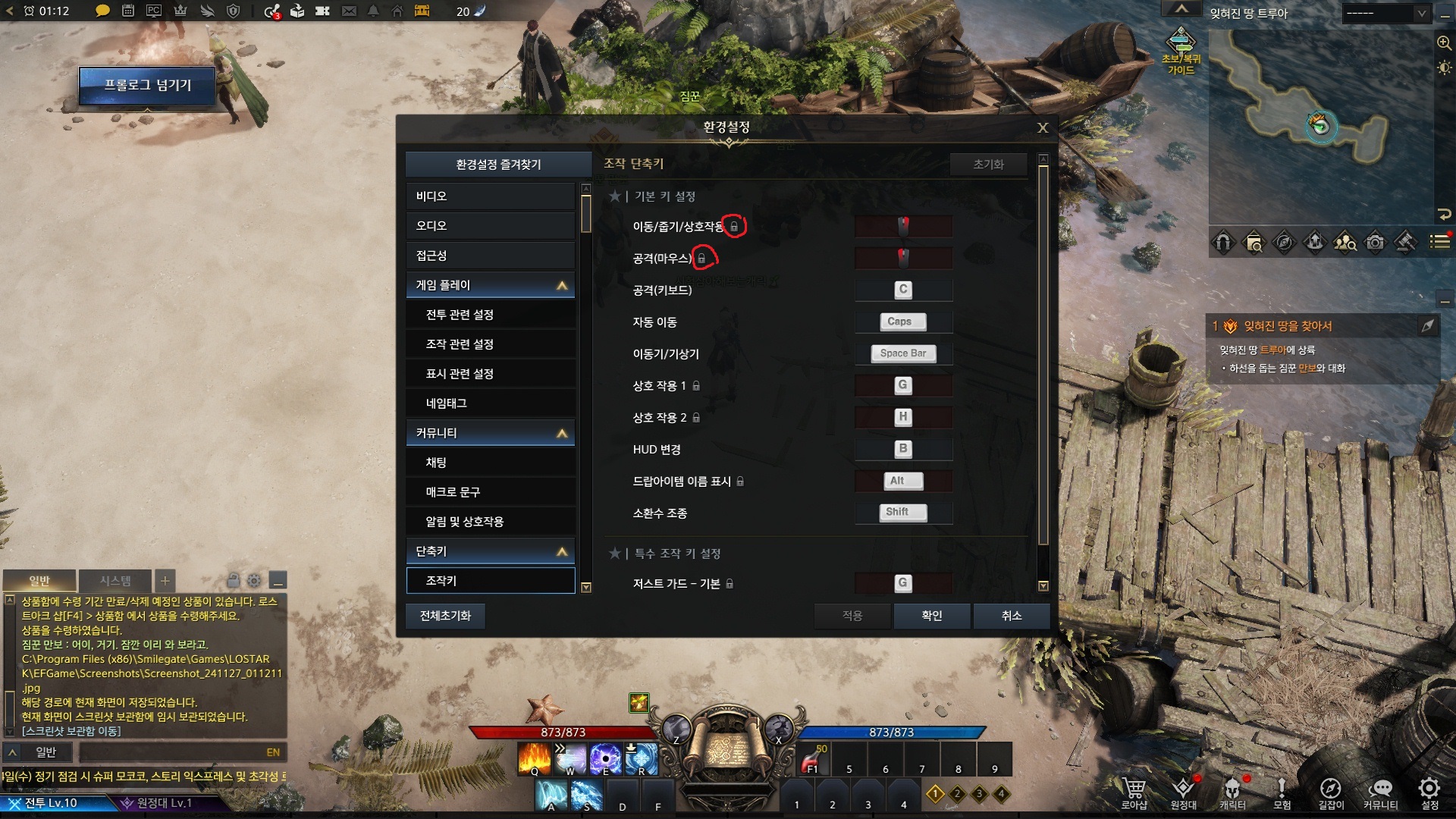Screen dimensions: 1456x819
Task: Change the 이동기/기상기 Space Bar binding
Action: tap(902, 353)
